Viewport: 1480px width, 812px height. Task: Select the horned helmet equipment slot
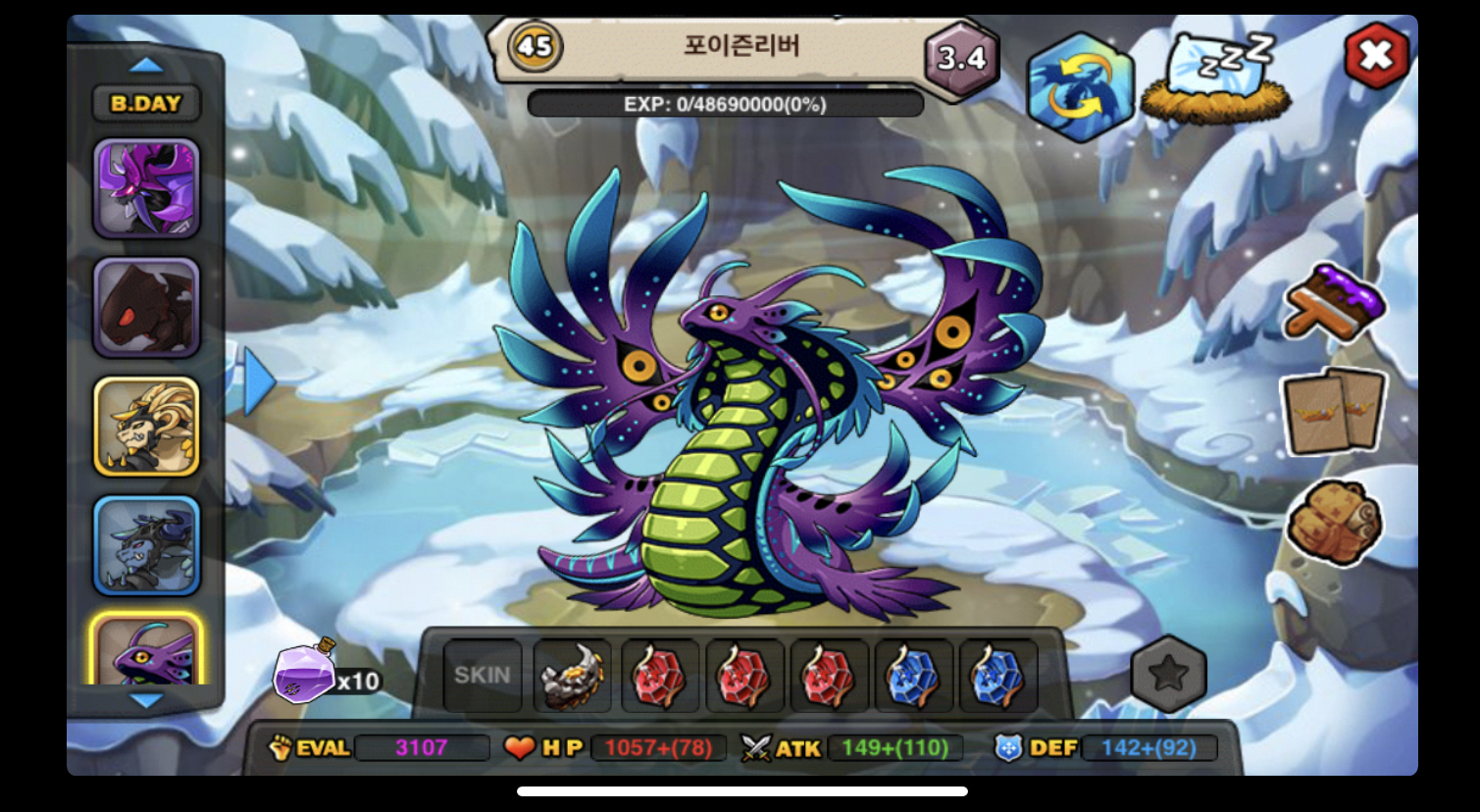click(x=572, y=676)
